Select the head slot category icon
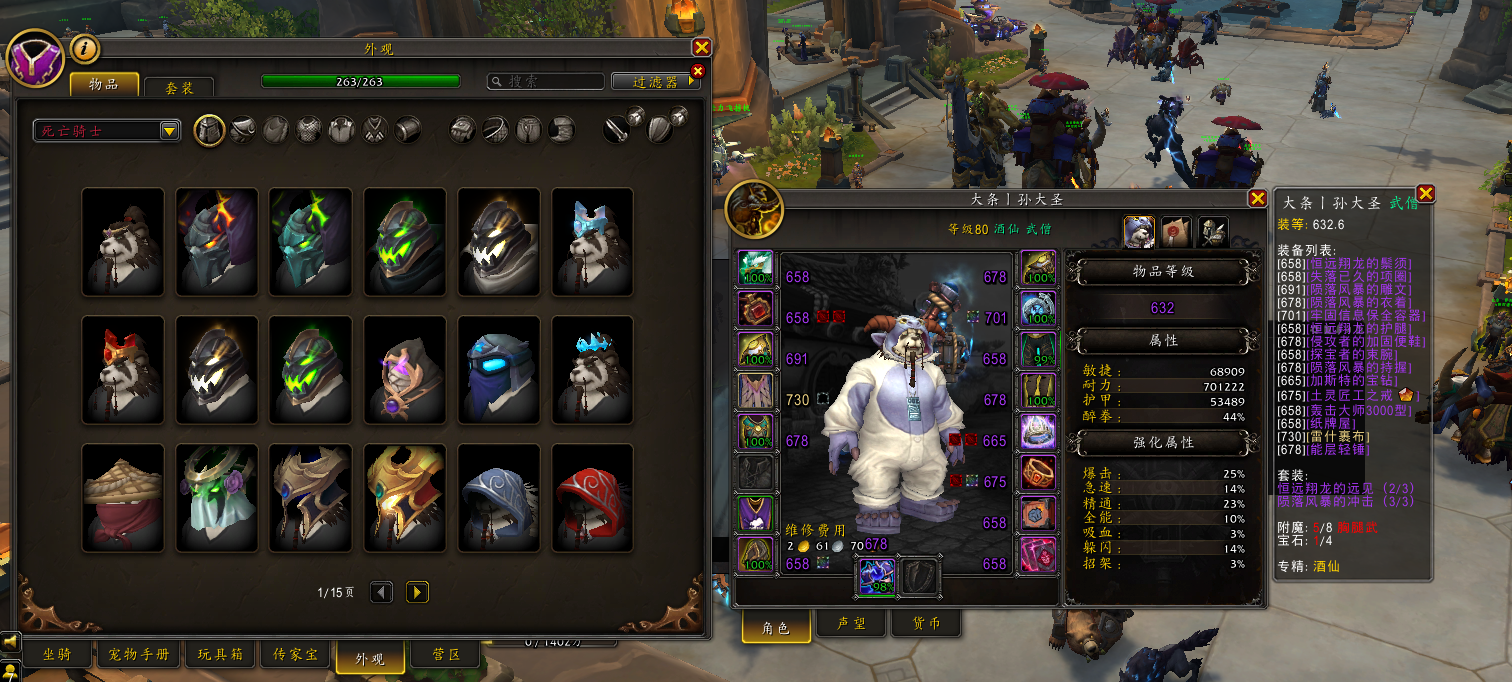 coord(208,130)
